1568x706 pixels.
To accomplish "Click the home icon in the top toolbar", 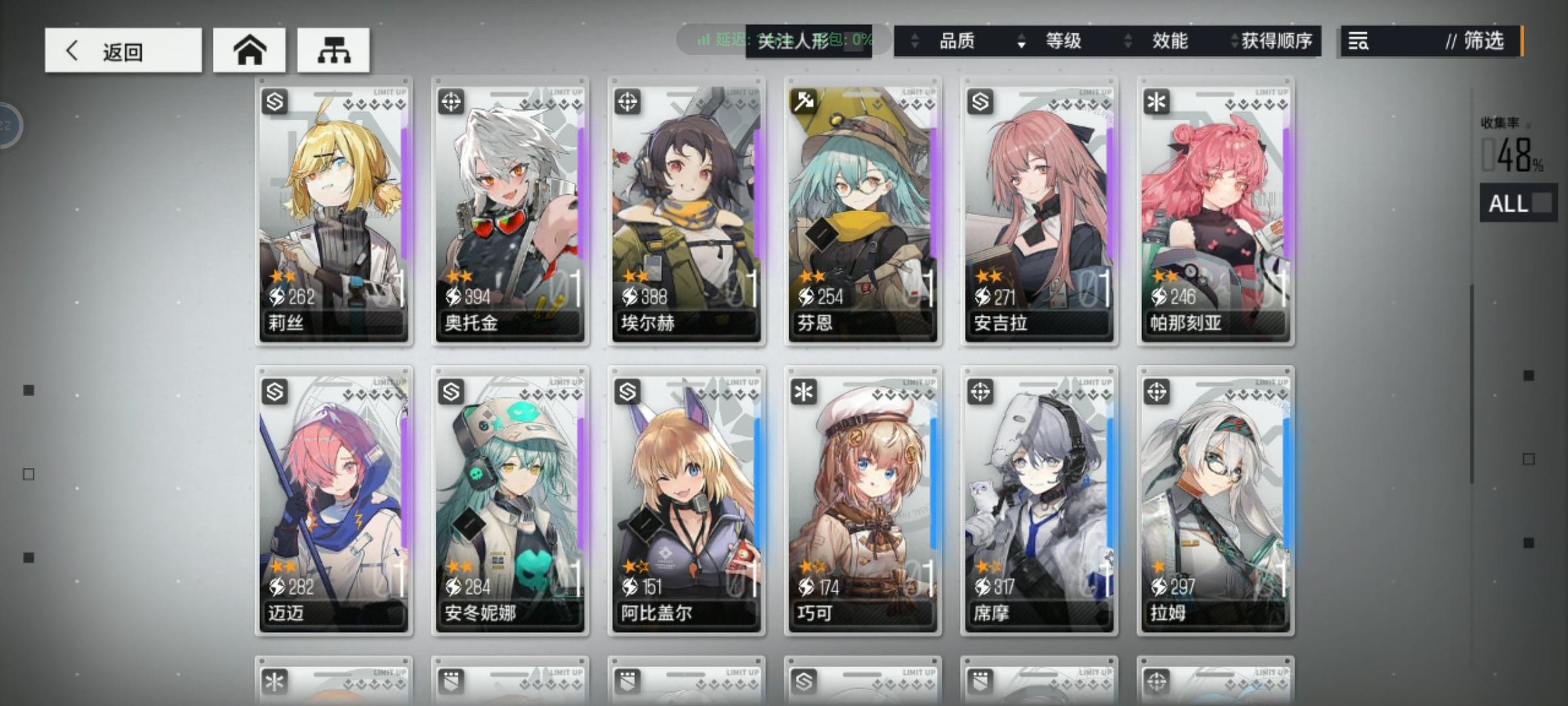I will [250, 49].
